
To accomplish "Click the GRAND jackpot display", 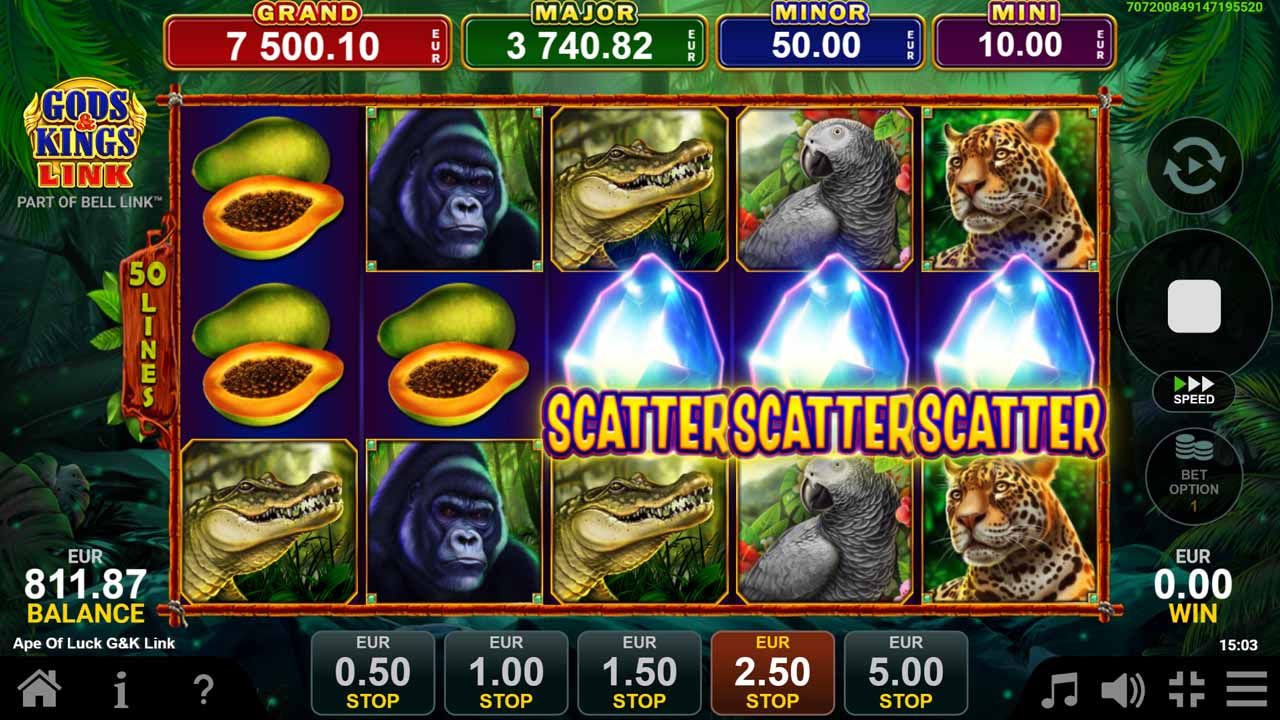I will tap(306, 33).
